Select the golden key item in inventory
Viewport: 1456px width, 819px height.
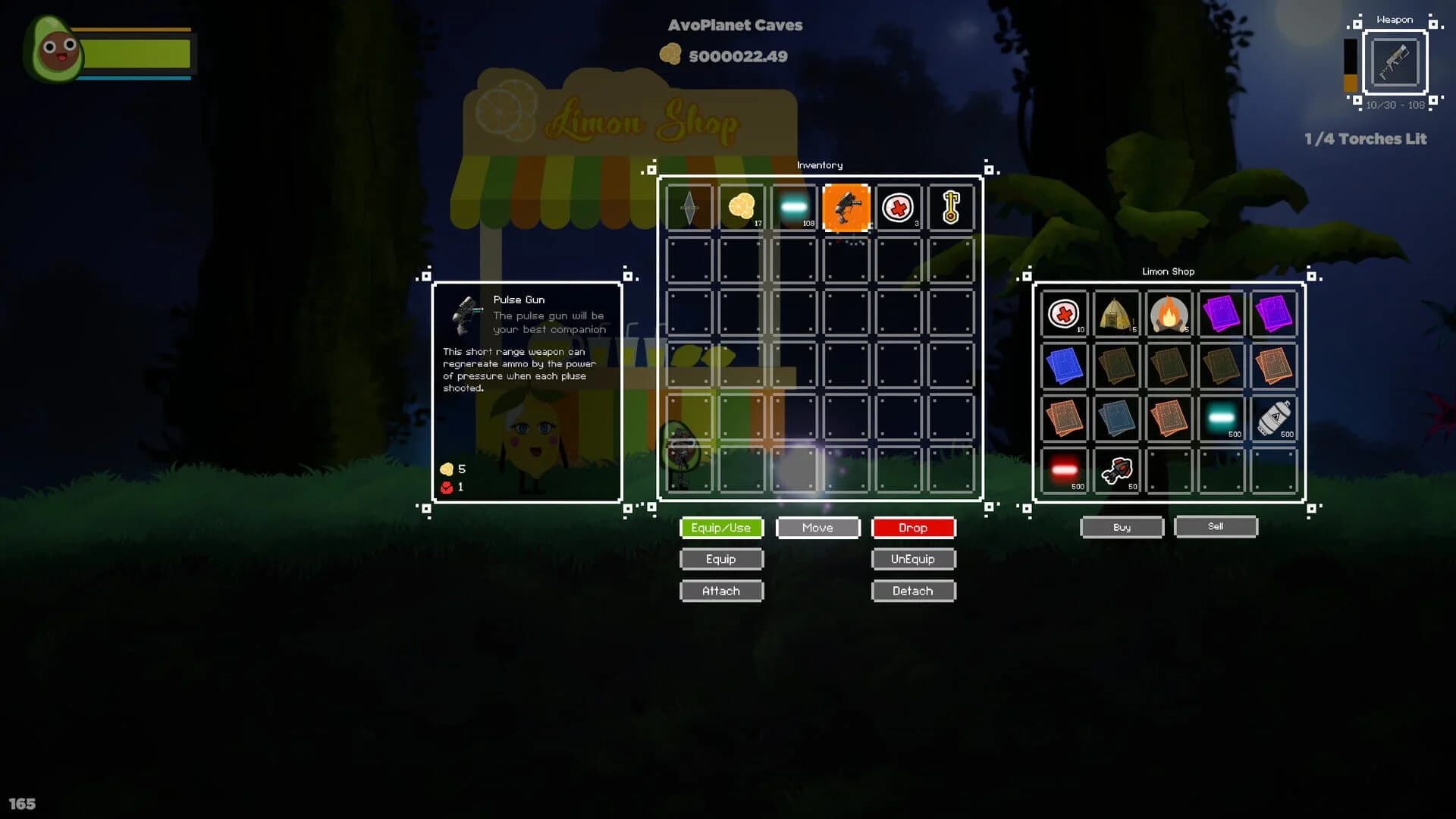(950, 207)
